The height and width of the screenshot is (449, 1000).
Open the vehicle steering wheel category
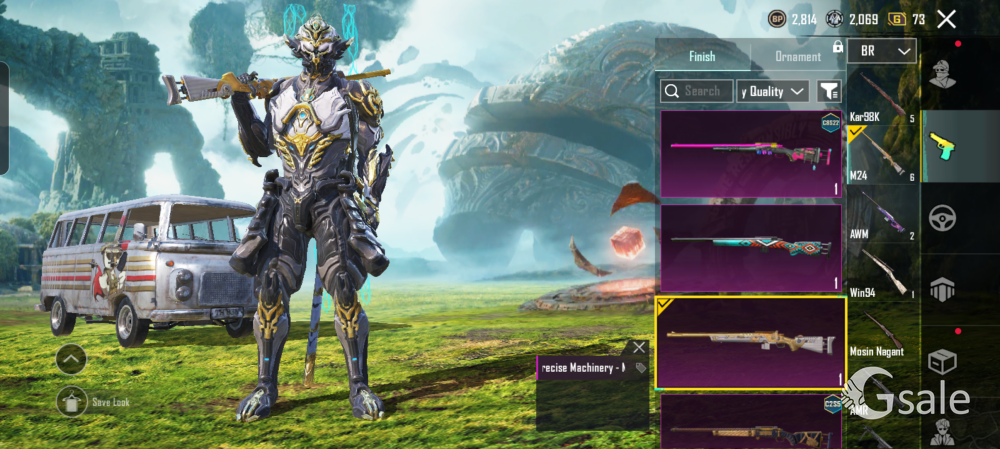click(941, 217)
